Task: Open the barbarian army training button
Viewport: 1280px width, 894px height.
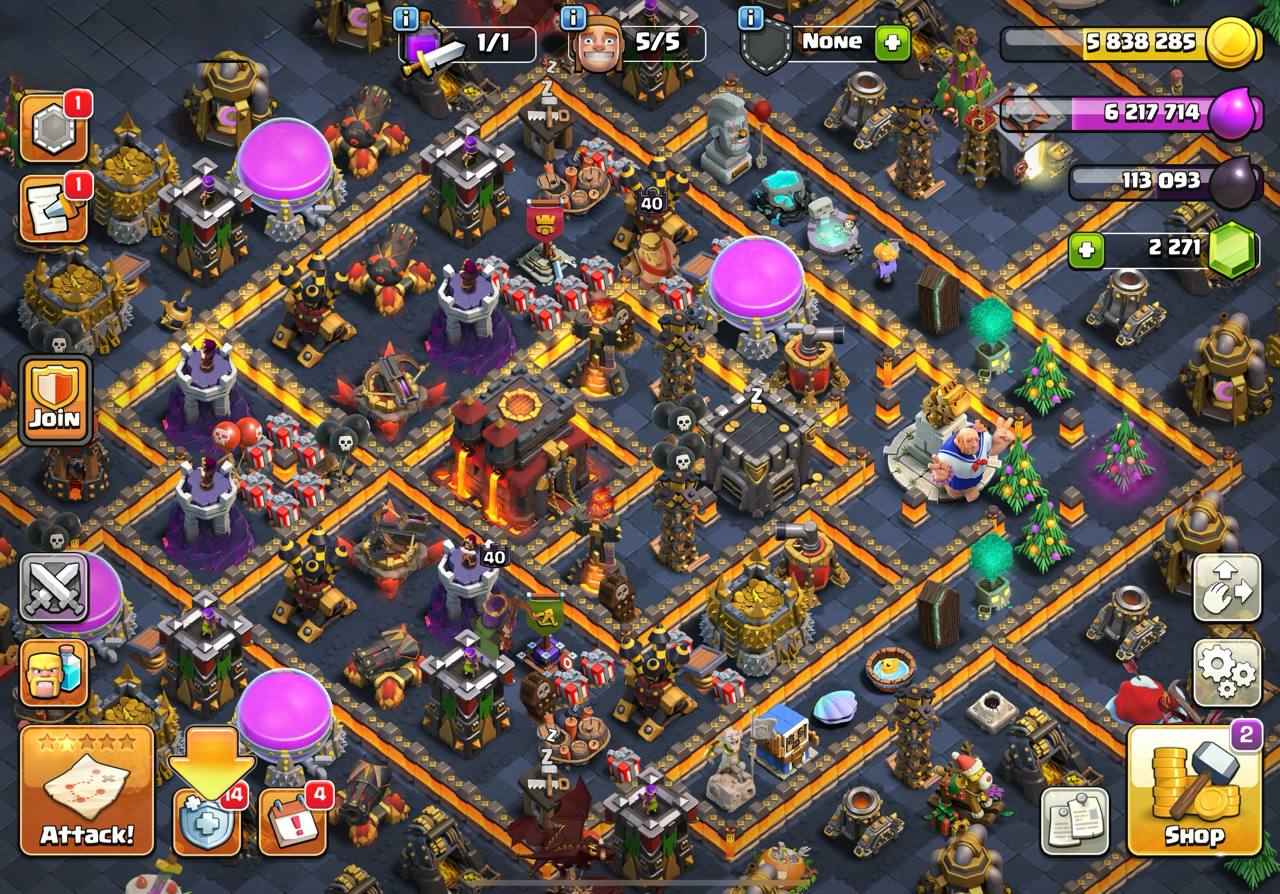Action: (x=54, y=672)
